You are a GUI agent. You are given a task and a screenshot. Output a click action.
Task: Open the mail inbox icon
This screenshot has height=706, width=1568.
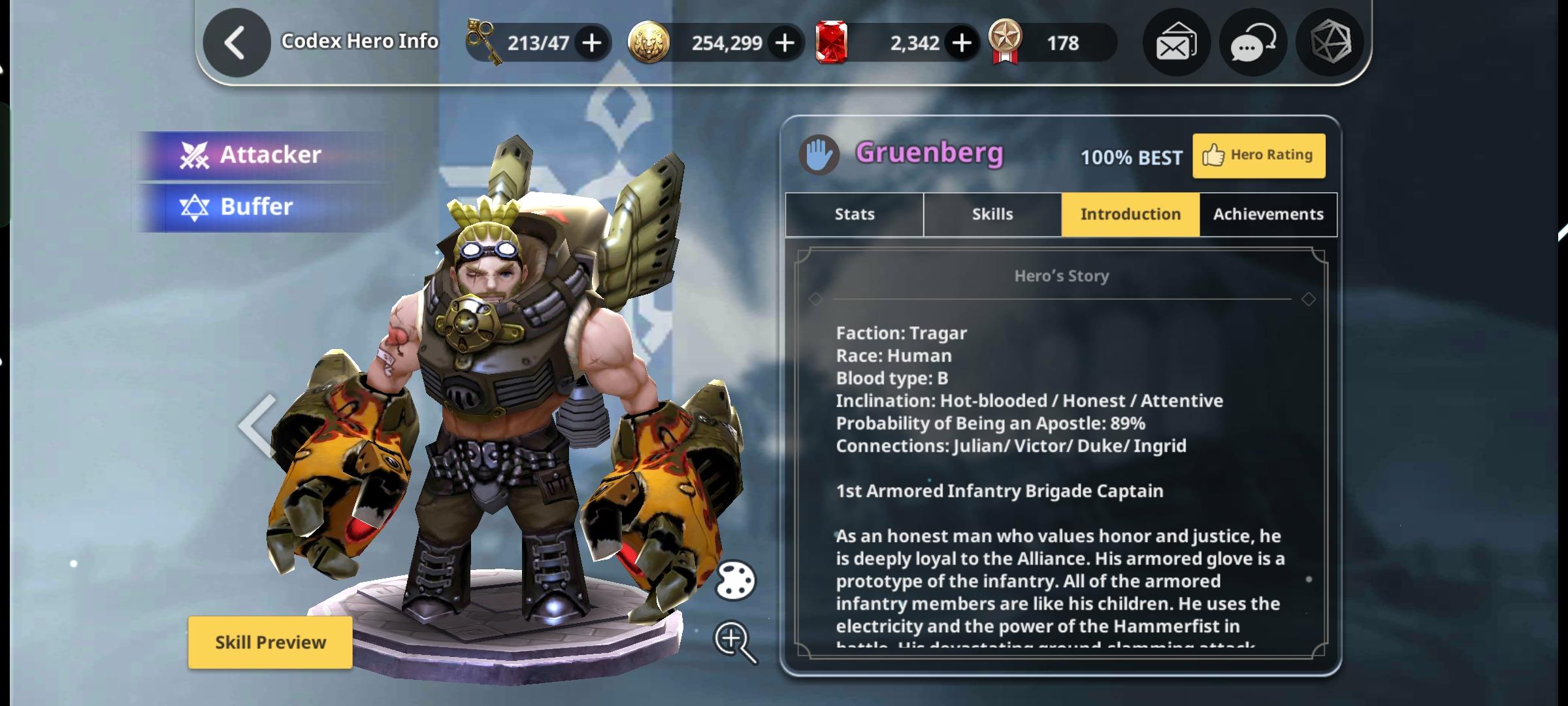click(x=1175, y=42)
